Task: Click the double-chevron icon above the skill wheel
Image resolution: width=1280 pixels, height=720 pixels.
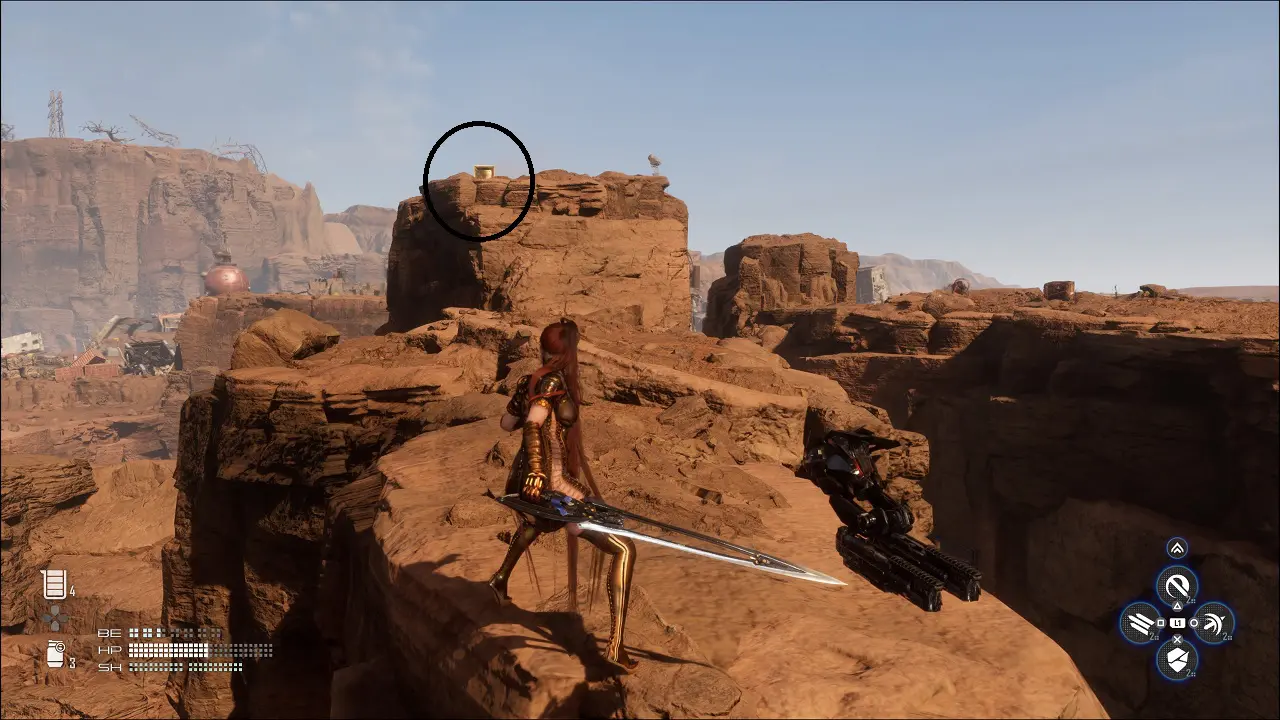Action: [1177, 548]
